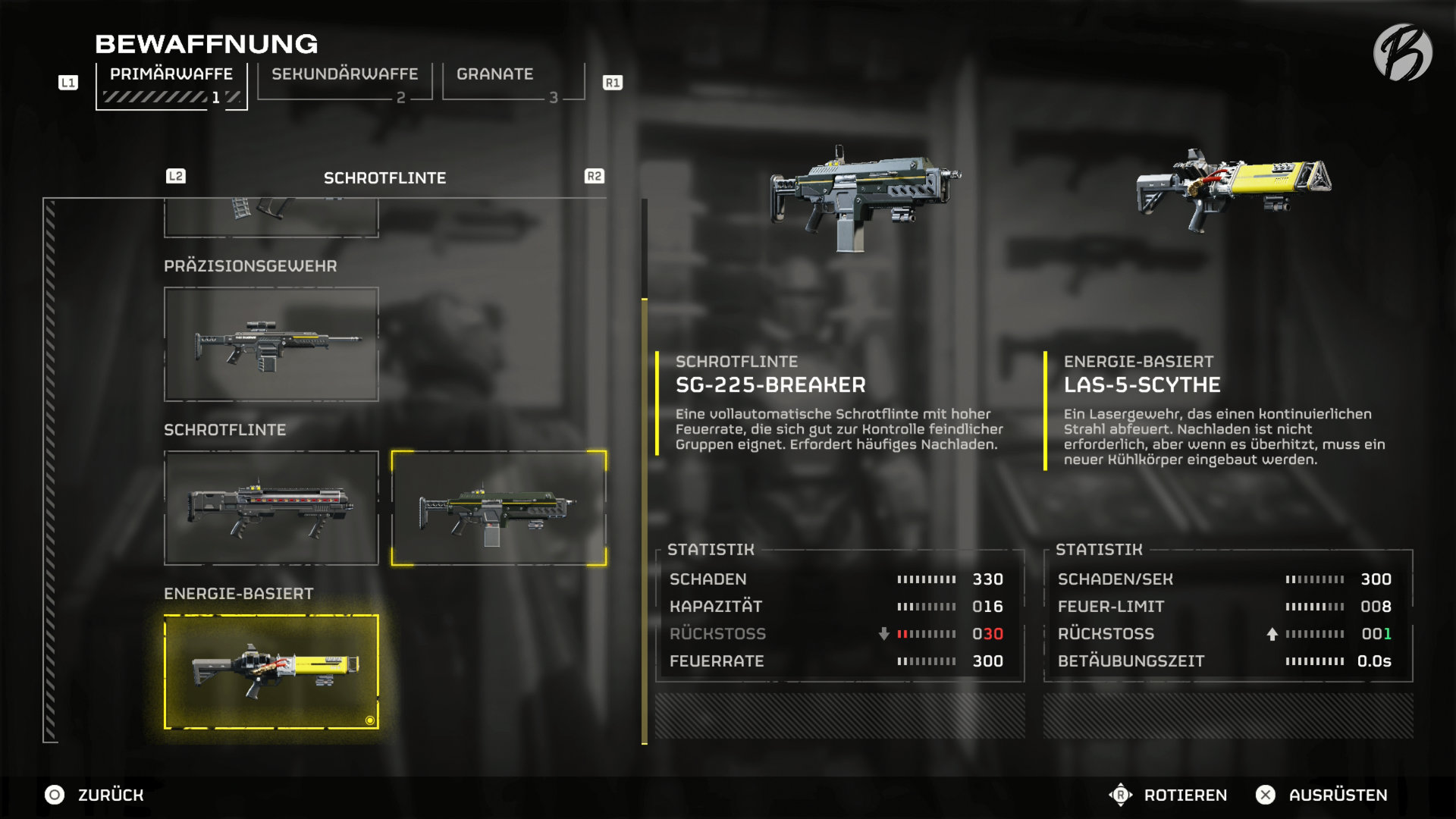Choose the Präzisionsgewehr rifle tile
The height and width of the screenshot is (819, 1456).
click(271, 344)
